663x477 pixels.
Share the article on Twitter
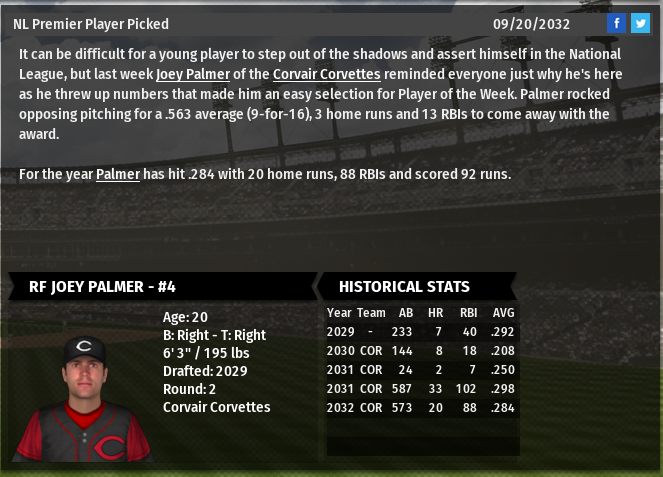coord(640,24)
